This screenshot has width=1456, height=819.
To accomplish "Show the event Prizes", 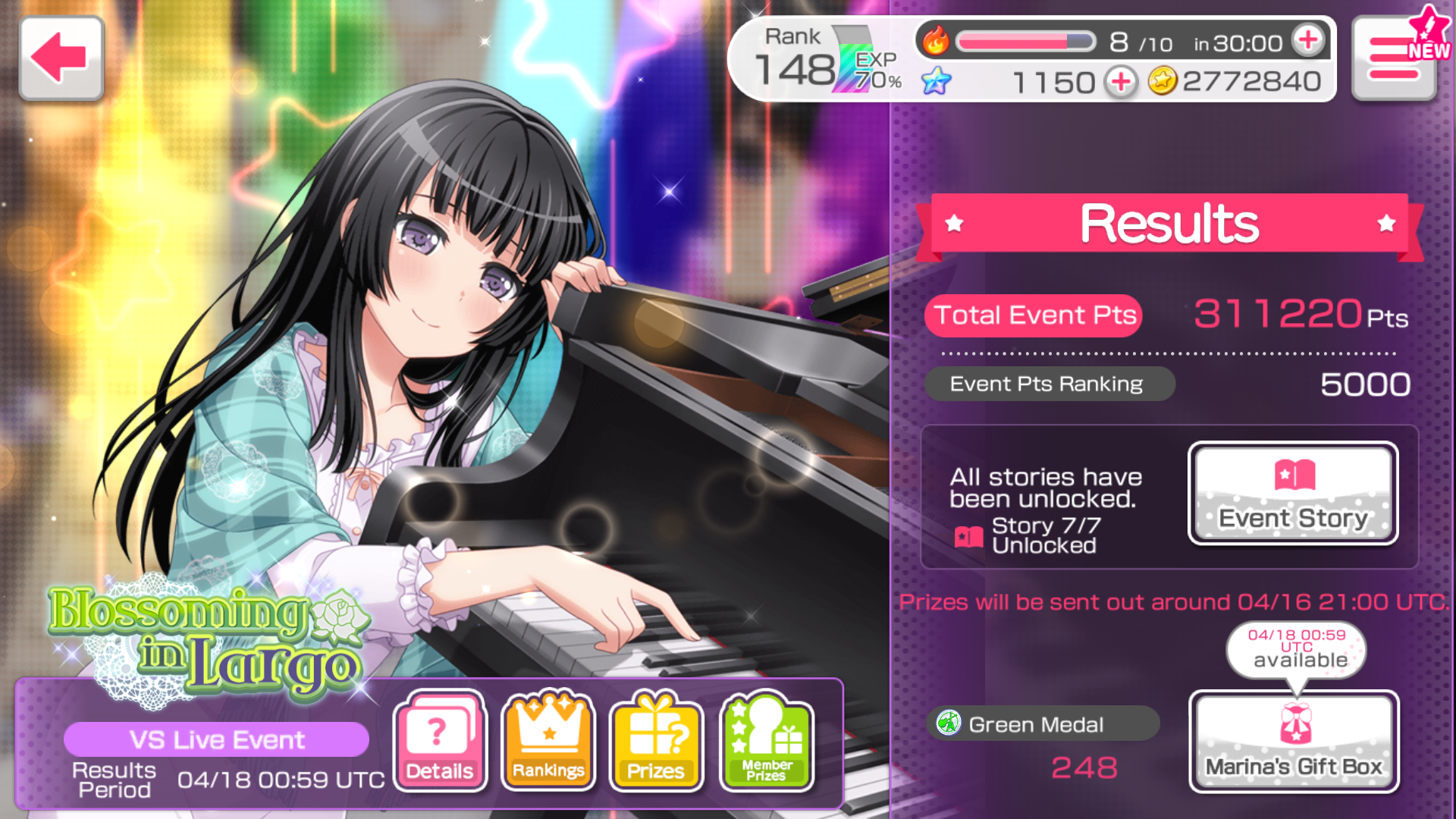I will (657, 741).
